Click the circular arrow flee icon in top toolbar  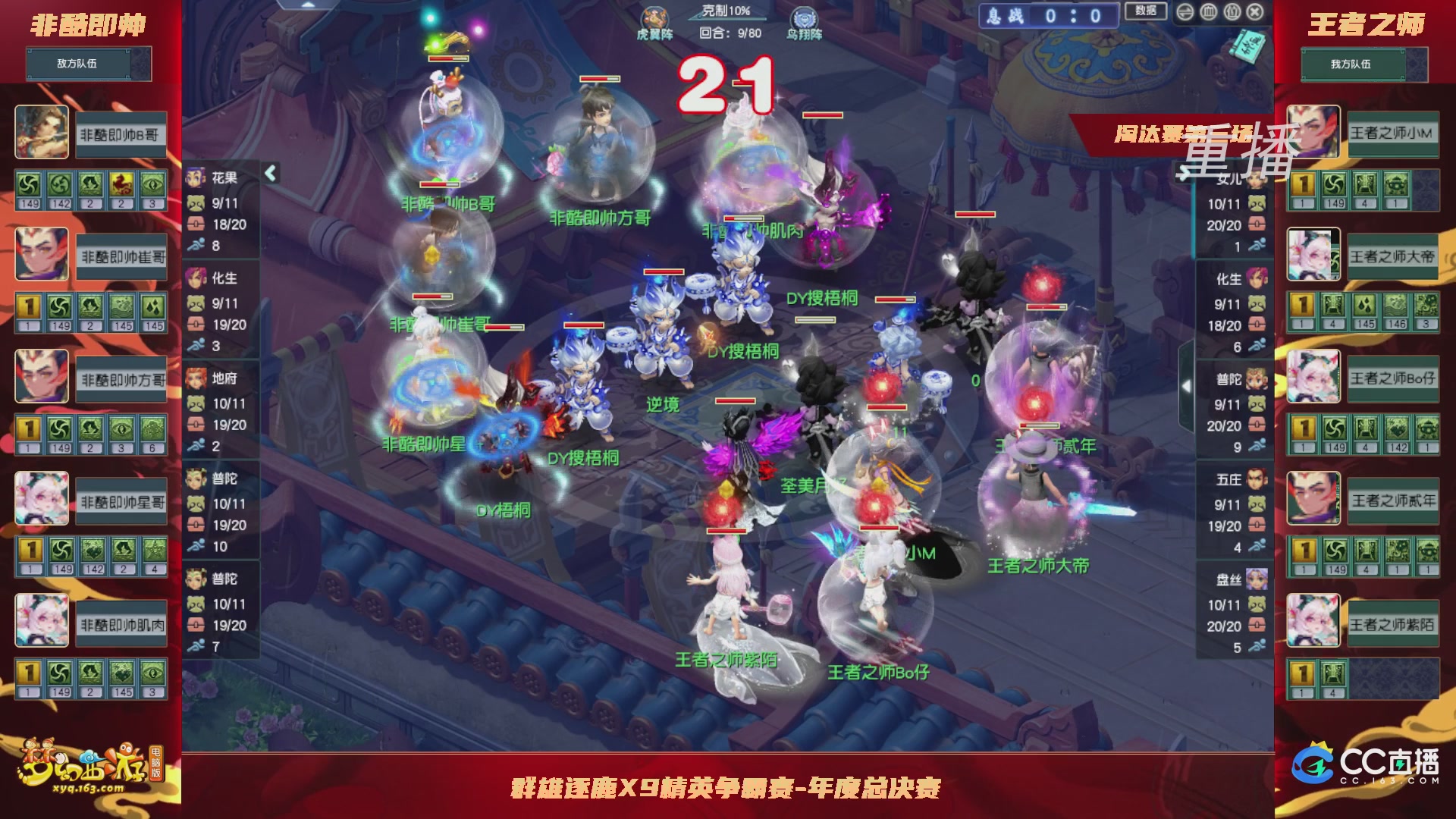[1185, 12]
